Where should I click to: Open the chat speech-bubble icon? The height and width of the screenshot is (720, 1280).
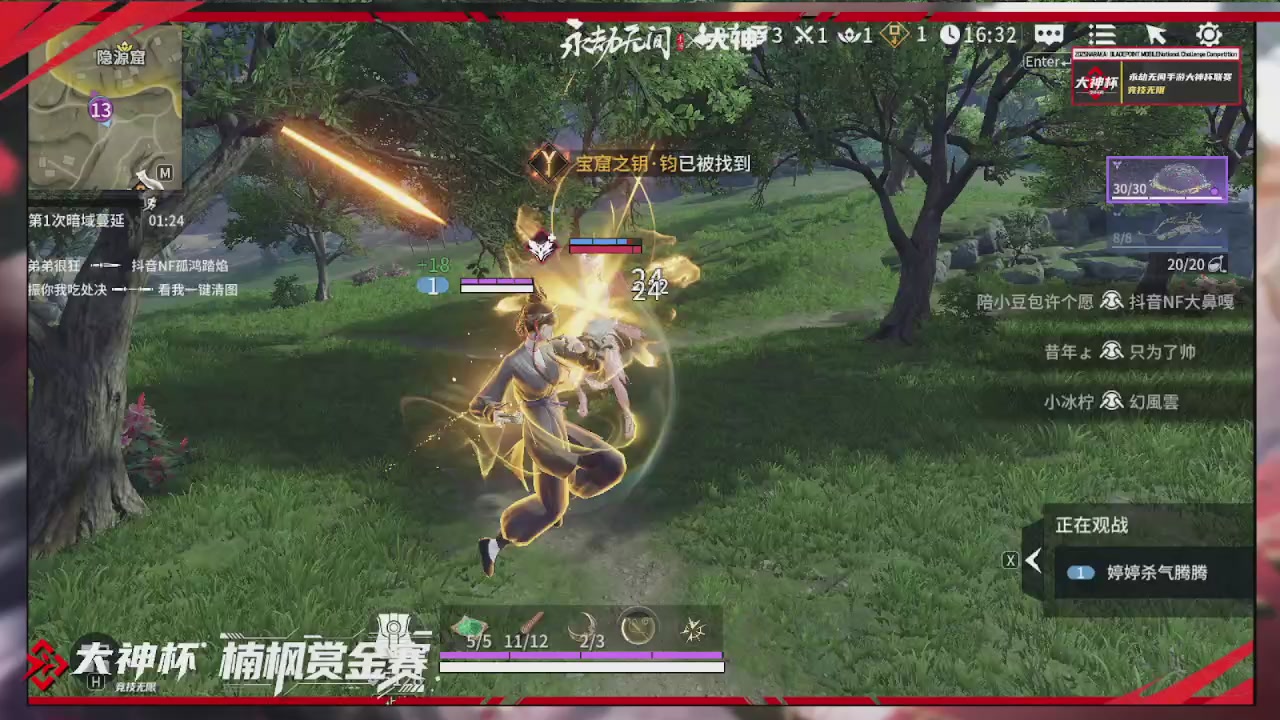click(1048, 35)
